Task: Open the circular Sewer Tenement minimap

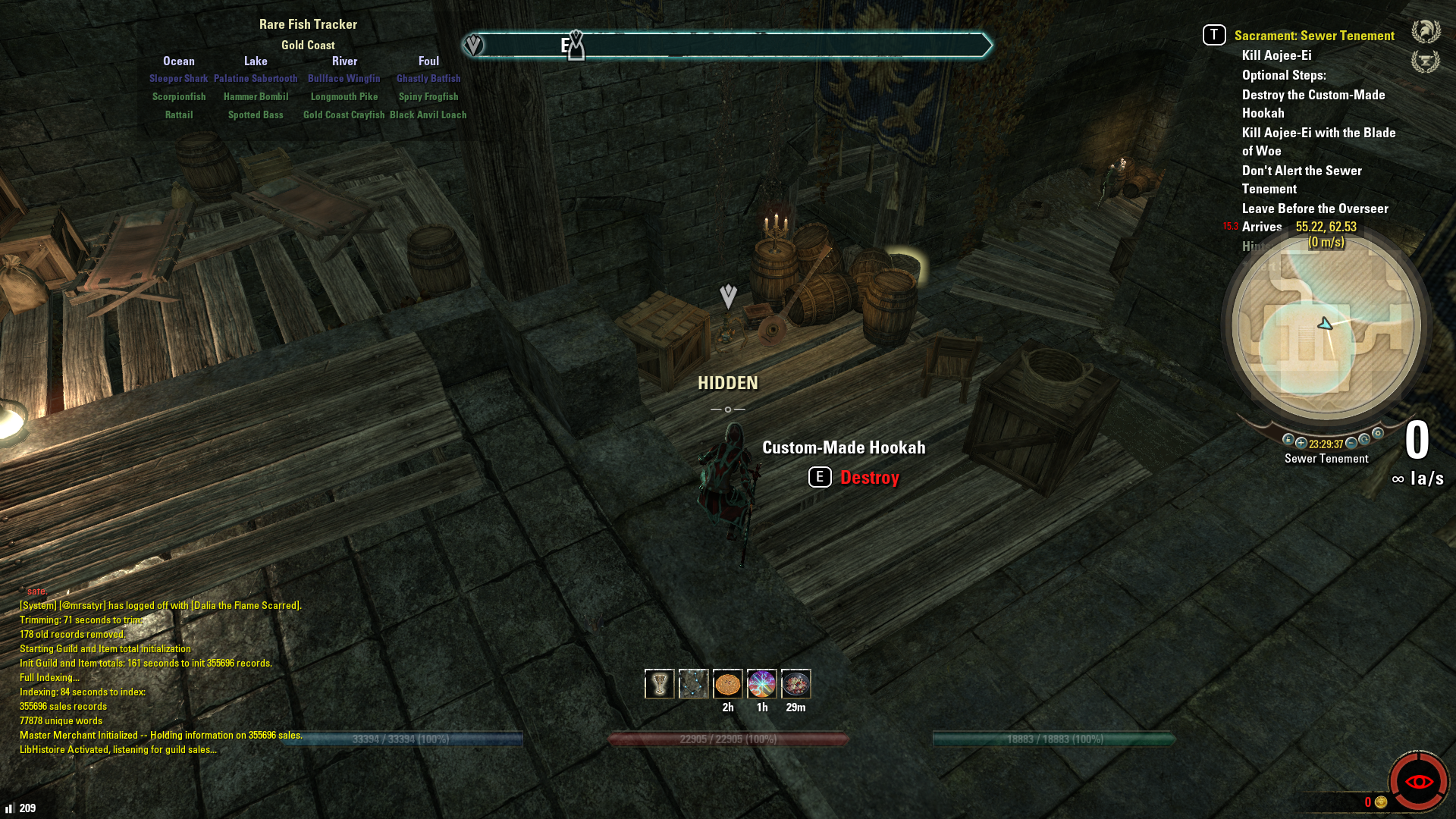Action: click(x=1326, y=327)
